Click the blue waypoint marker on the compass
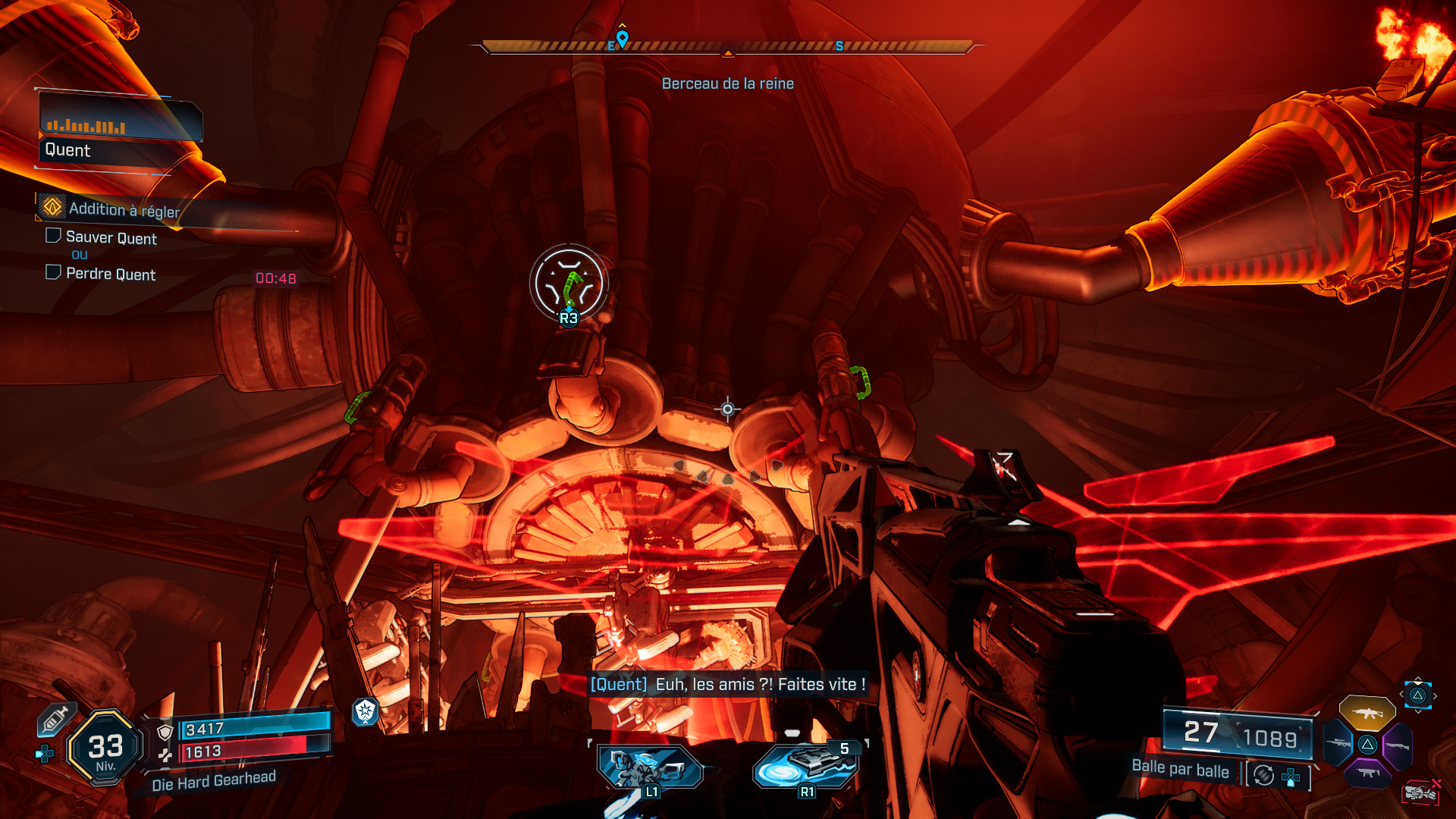The image size is (1456, 819). (623, 38)
